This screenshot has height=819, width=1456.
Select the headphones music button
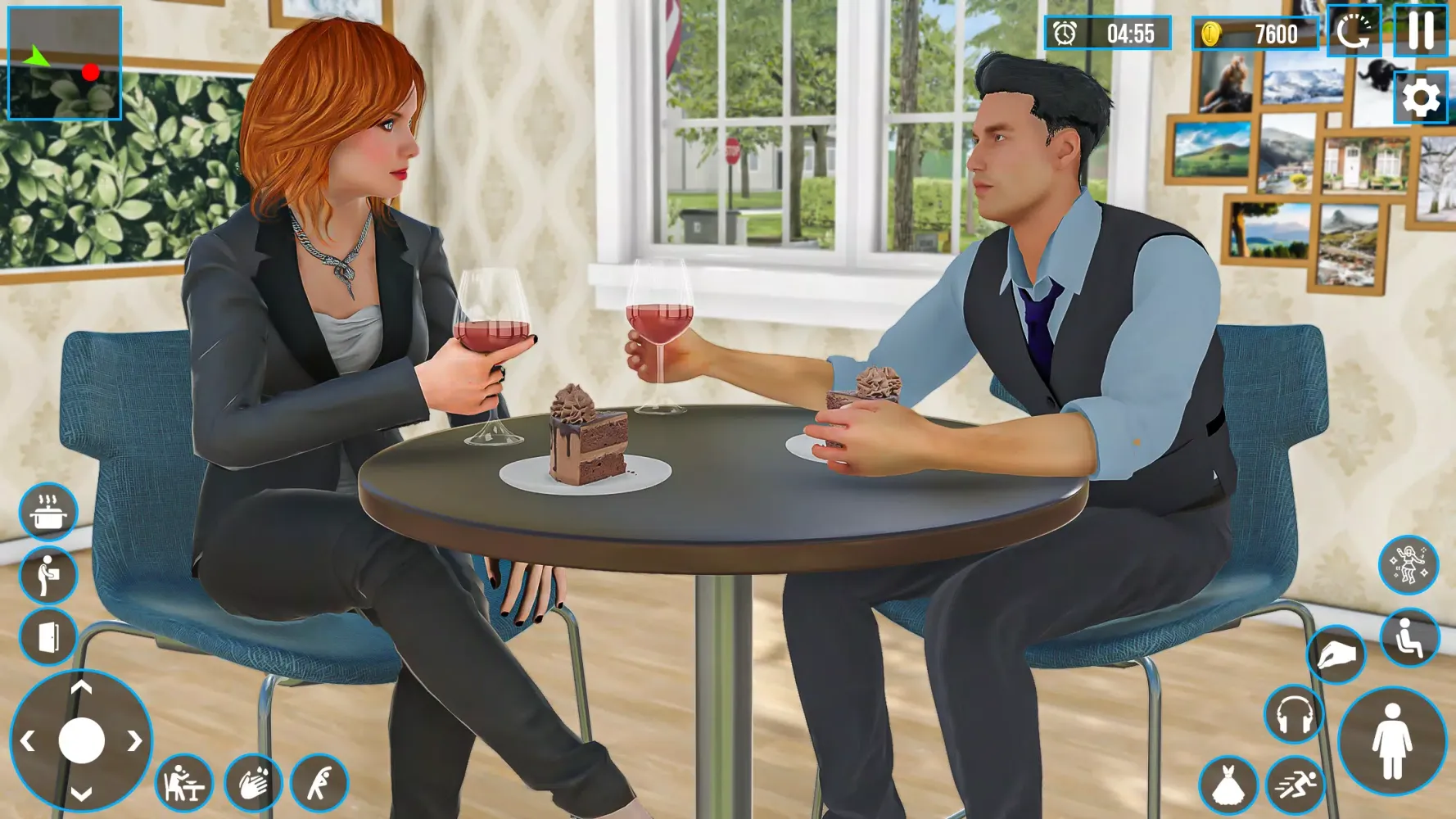(1294, 714)
